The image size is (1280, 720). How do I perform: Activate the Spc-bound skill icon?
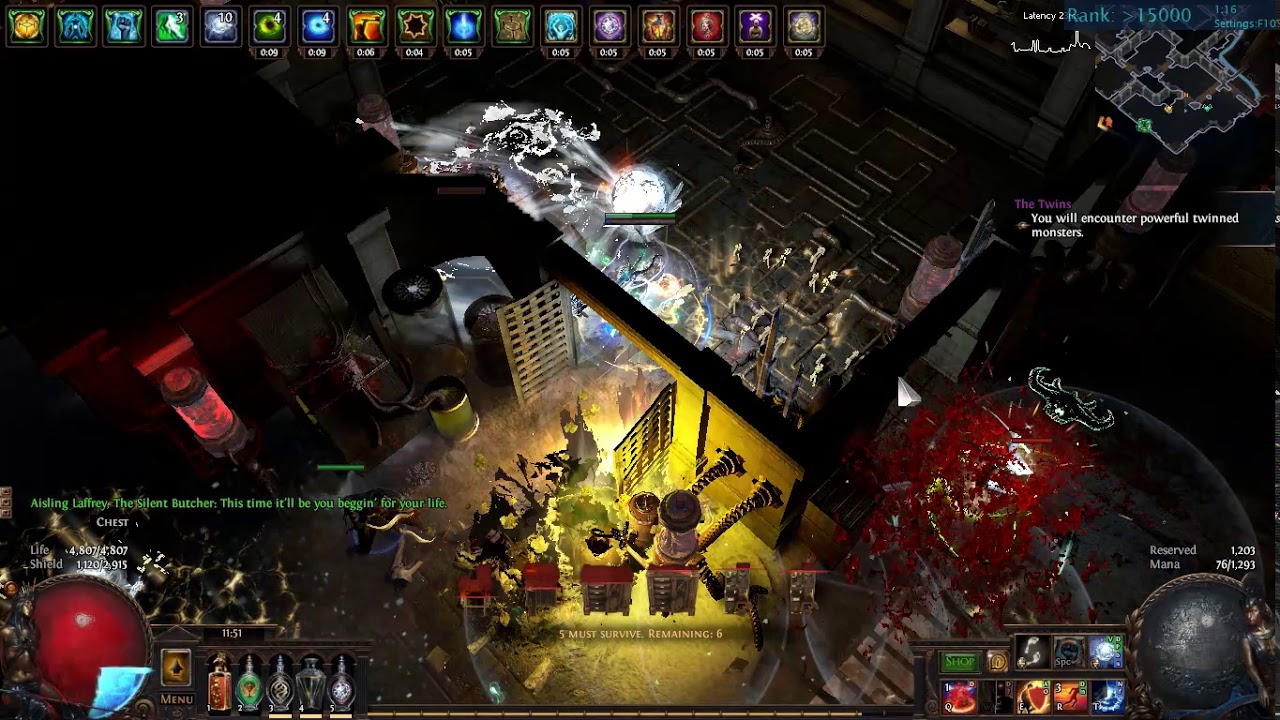(1068, 652)
